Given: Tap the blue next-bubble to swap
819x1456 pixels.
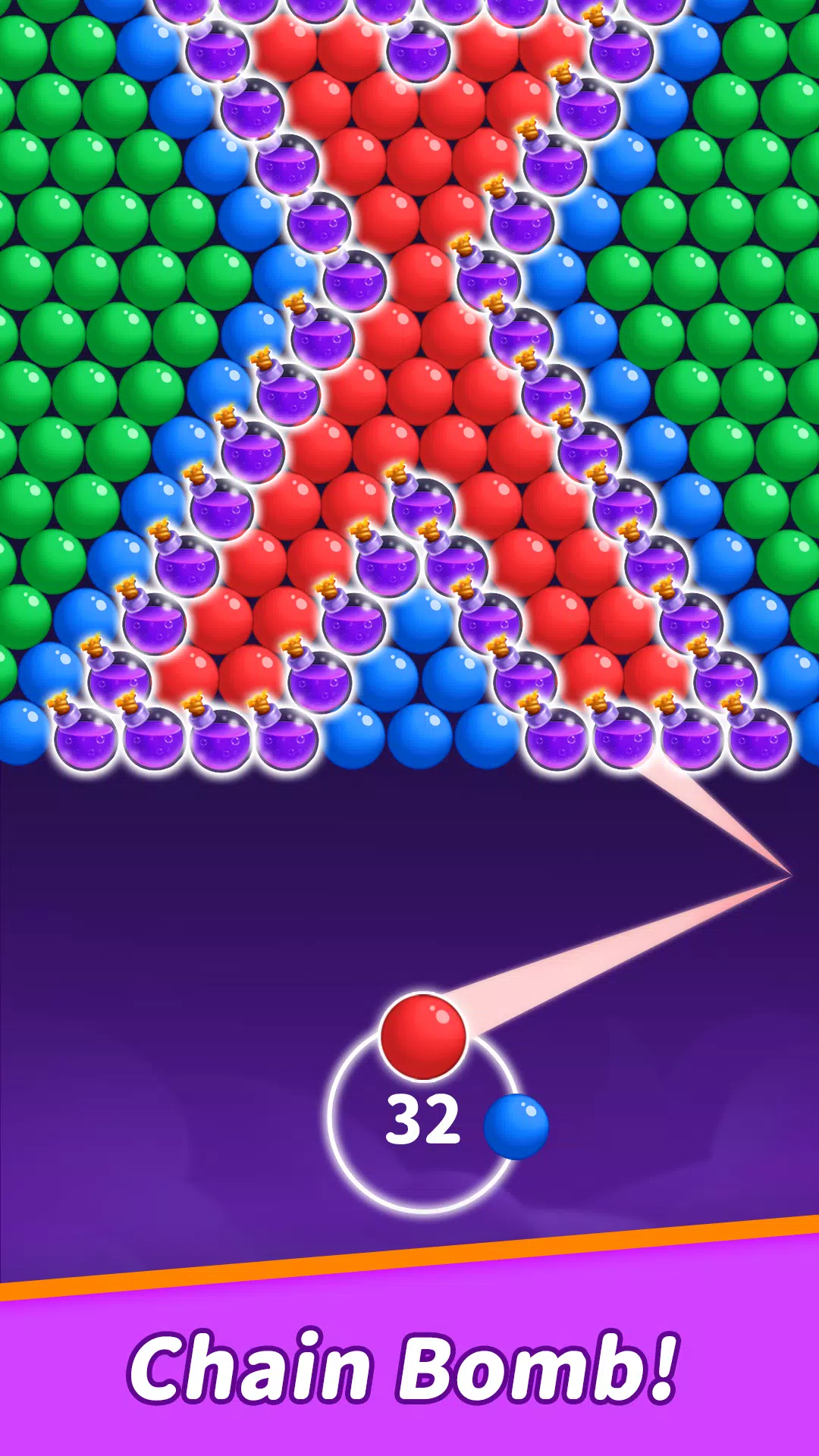Looking at the screenshot, I should tap(516, 1126).
